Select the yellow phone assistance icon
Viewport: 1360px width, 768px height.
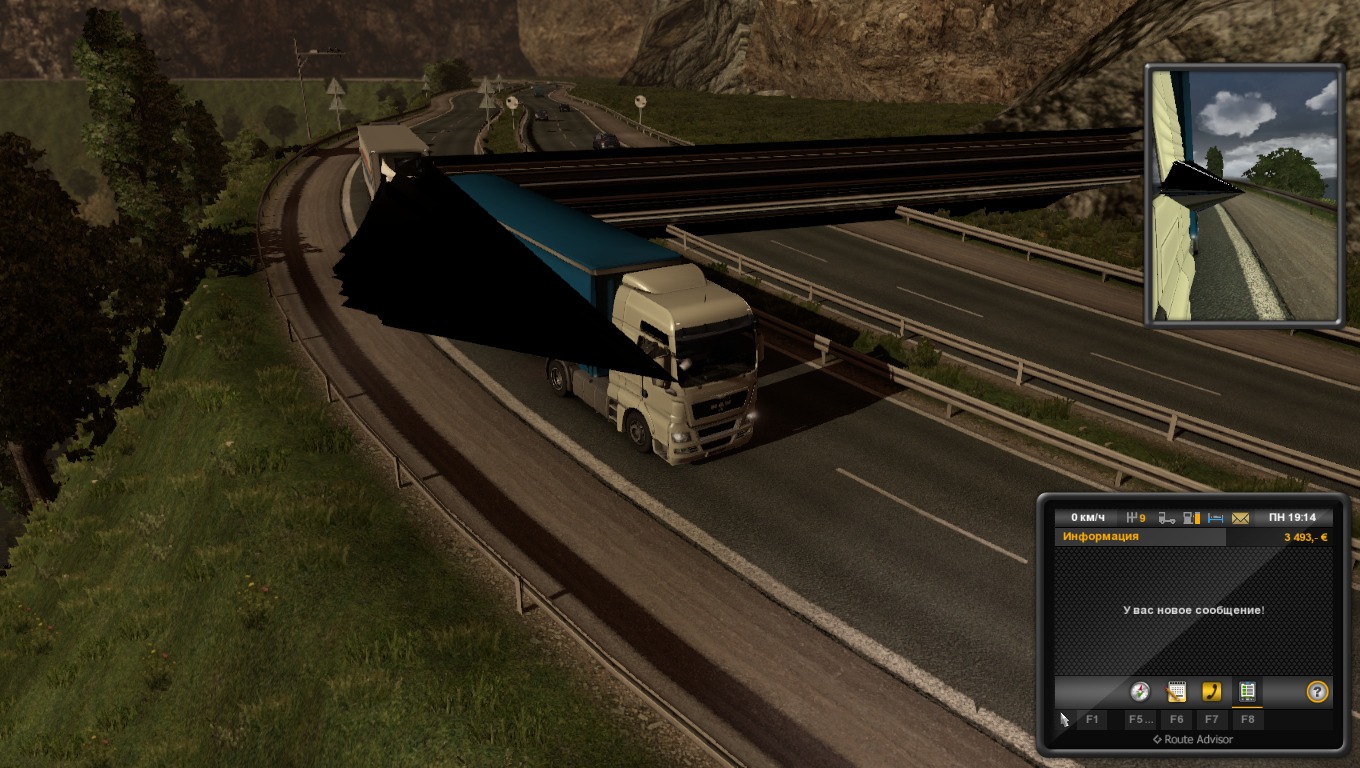click(1211, 691)
